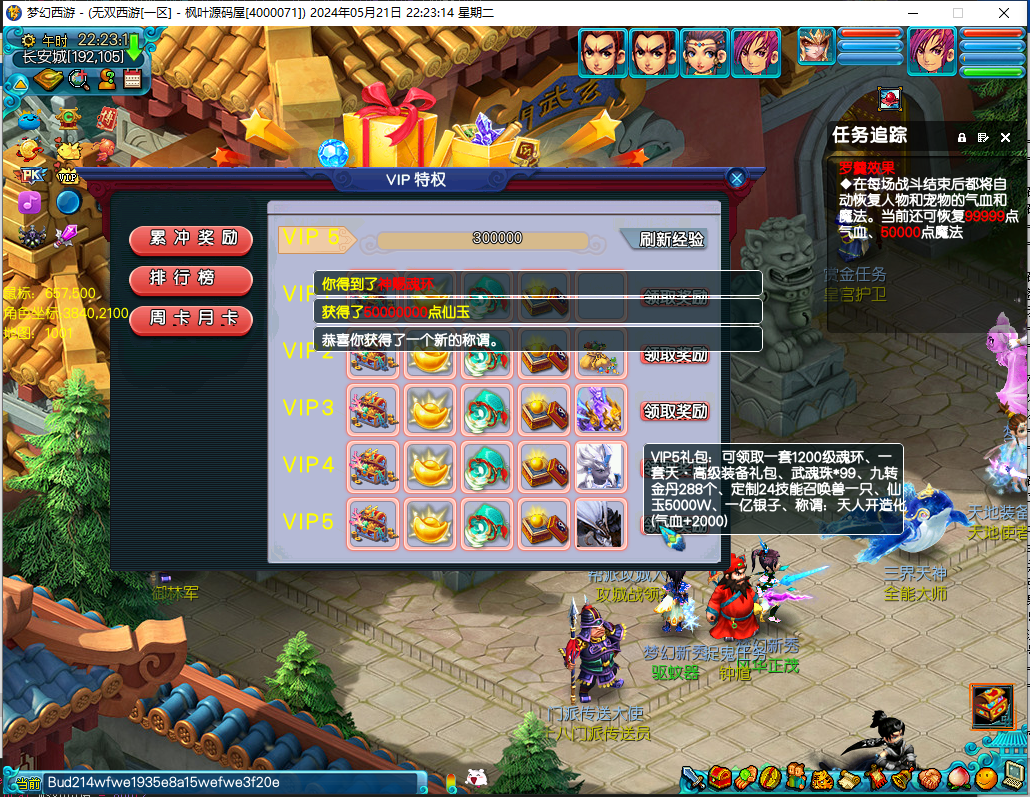1030x797 pixels.
Task: Open the 排行榜 leaderboard
Action: 191,278
